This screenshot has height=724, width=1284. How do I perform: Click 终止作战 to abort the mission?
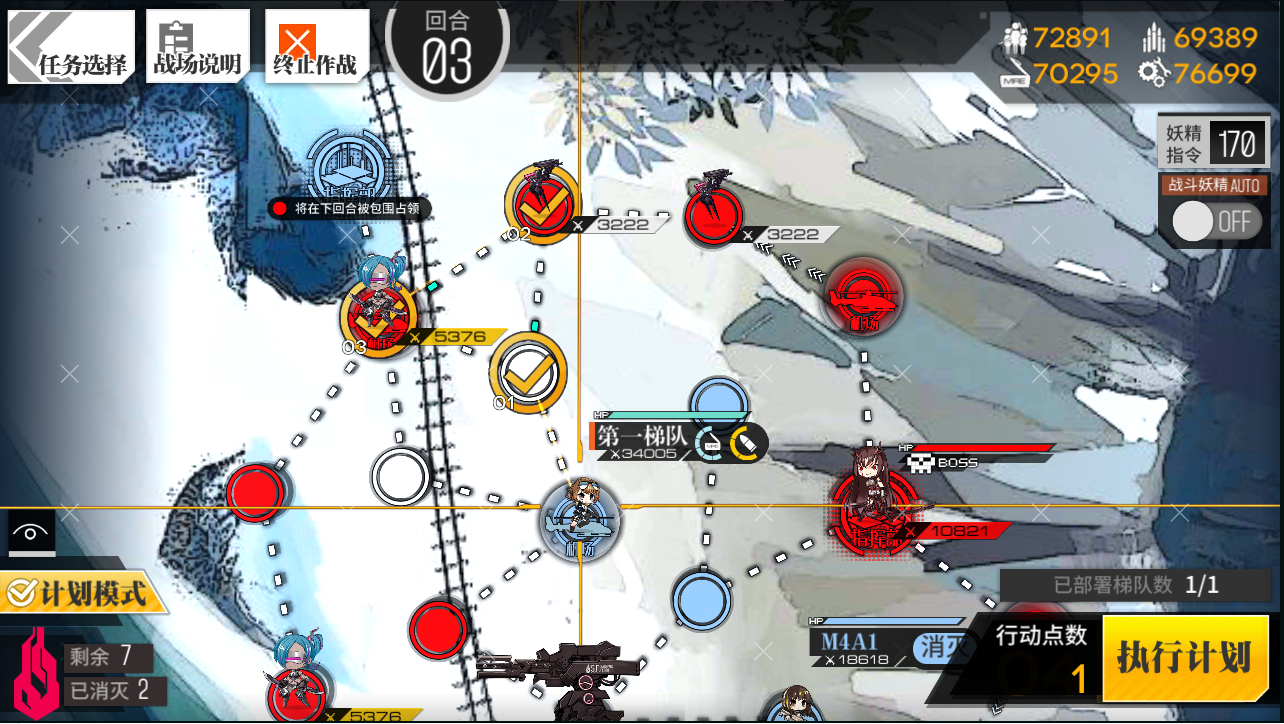pos(314,47)
